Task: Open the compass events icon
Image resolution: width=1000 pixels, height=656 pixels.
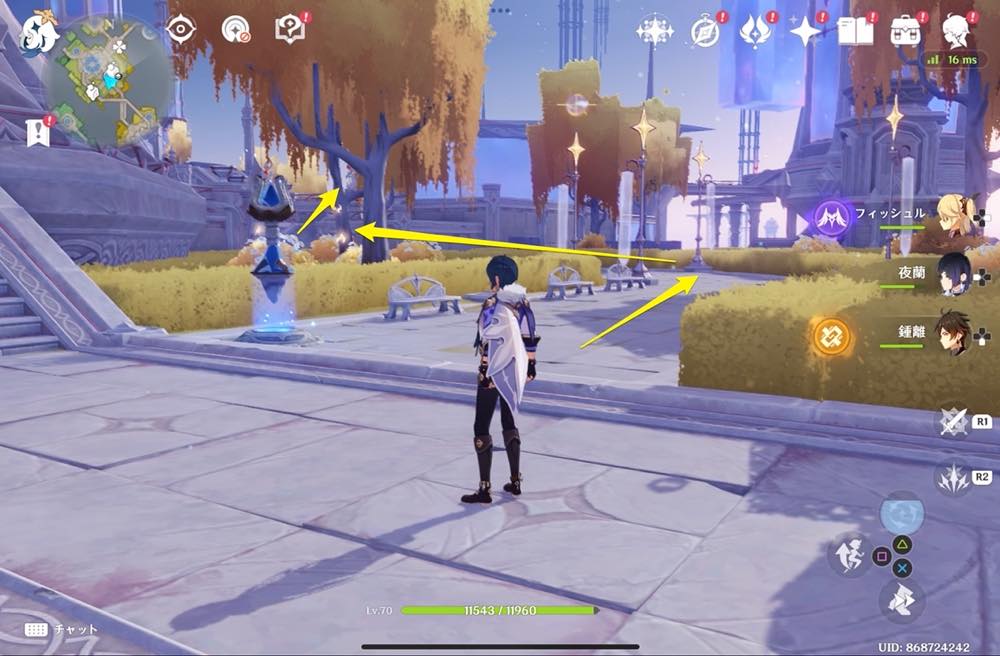Action: [x=706, y=32]
